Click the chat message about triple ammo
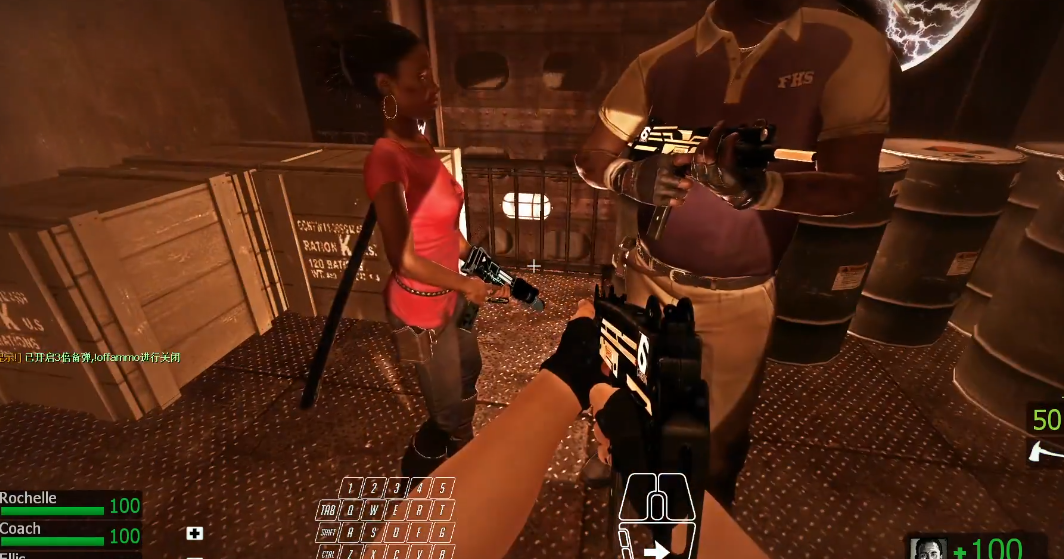The image size is (1064, 559). pyautogui.click(x=90, y=357)
